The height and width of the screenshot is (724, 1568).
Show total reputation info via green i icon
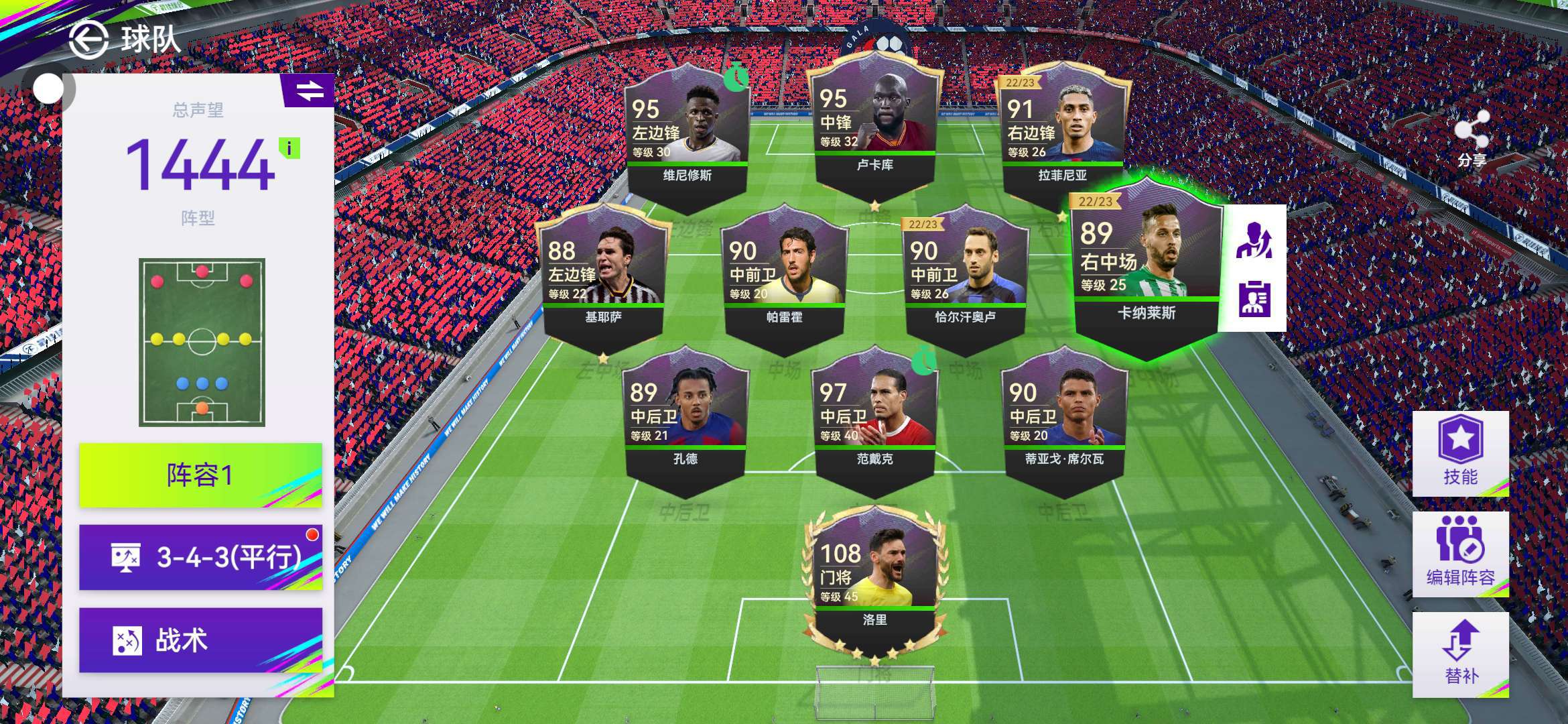point(289,148)
